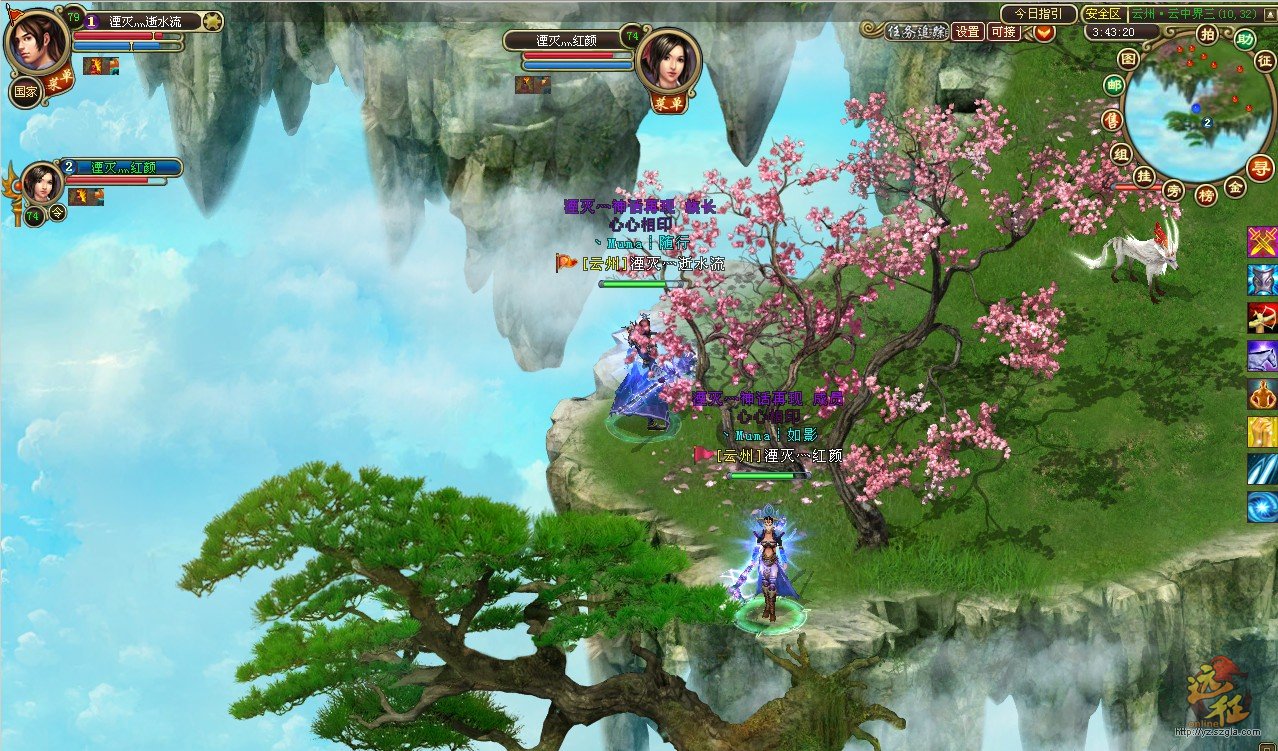1278x751 pixels.
Task: Click the 寻 pathfinding button
Action: coord(1259,167)
